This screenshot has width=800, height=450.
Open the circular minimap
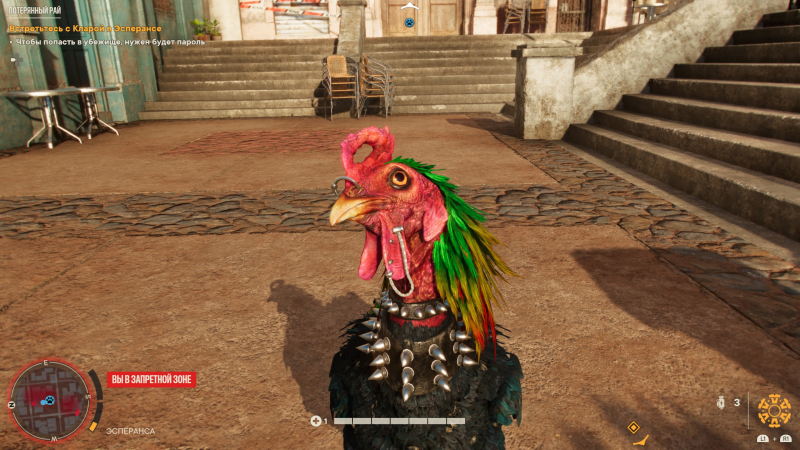click(x=48, y=397)
